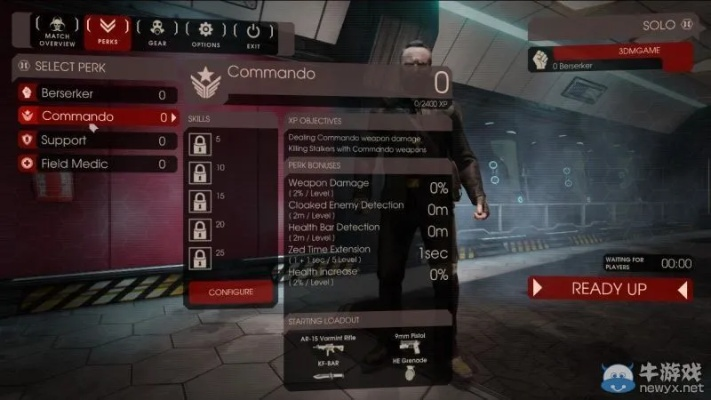Switch to the Perks tab
Viewport: 711px width, 400px height.
pyautogui.click(x=107, y=32)
